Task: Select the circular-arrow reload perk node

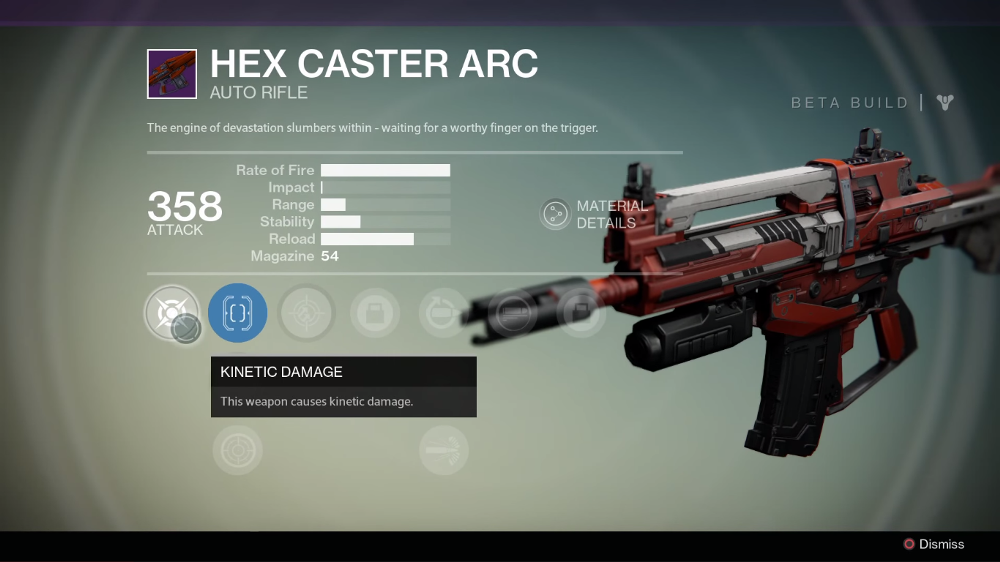Action: pos(443,313)
